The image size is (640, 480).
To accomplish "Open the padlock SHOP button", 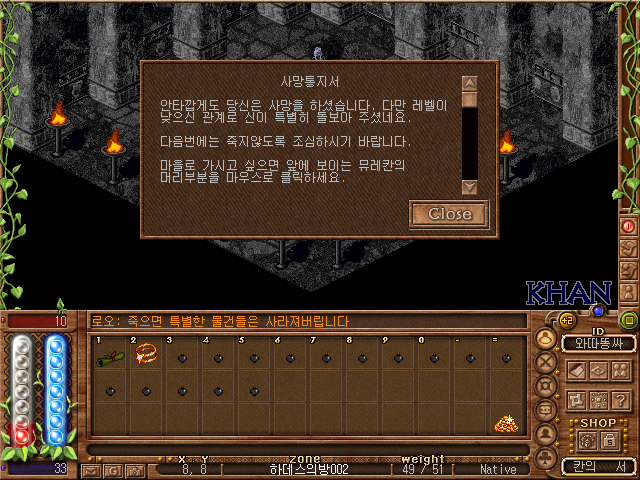I will [608, 439].
